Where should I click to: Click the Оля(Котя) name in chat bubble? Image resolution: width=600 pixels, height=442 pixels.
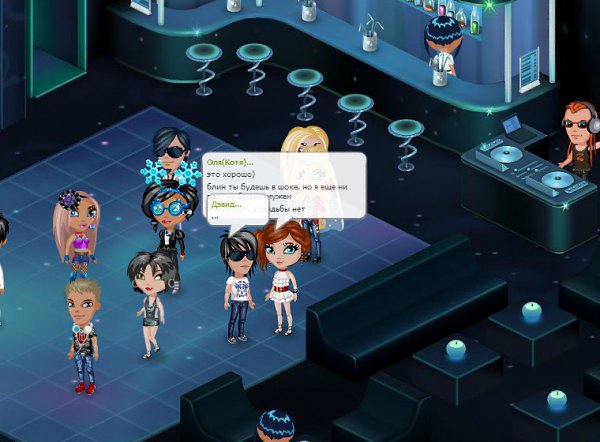(229, 162)
